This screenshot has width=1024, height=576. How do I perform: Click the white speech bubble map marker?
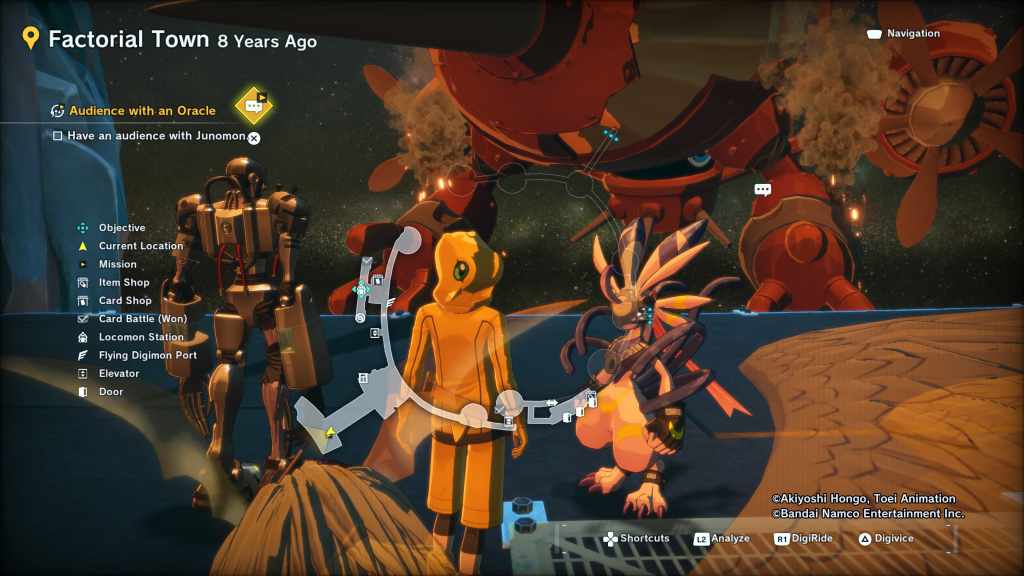click(763, 189)
